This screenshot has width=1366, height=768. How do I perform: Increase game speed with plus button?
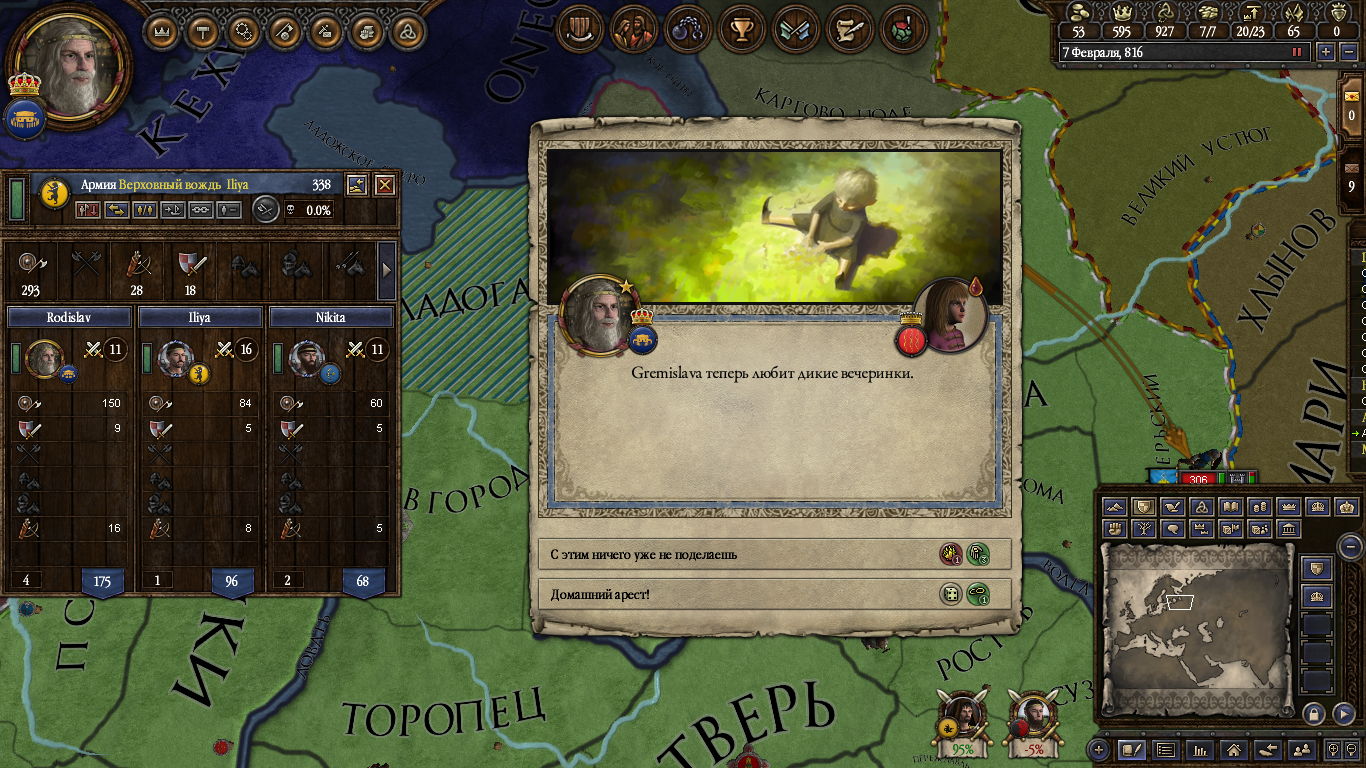1326,52
